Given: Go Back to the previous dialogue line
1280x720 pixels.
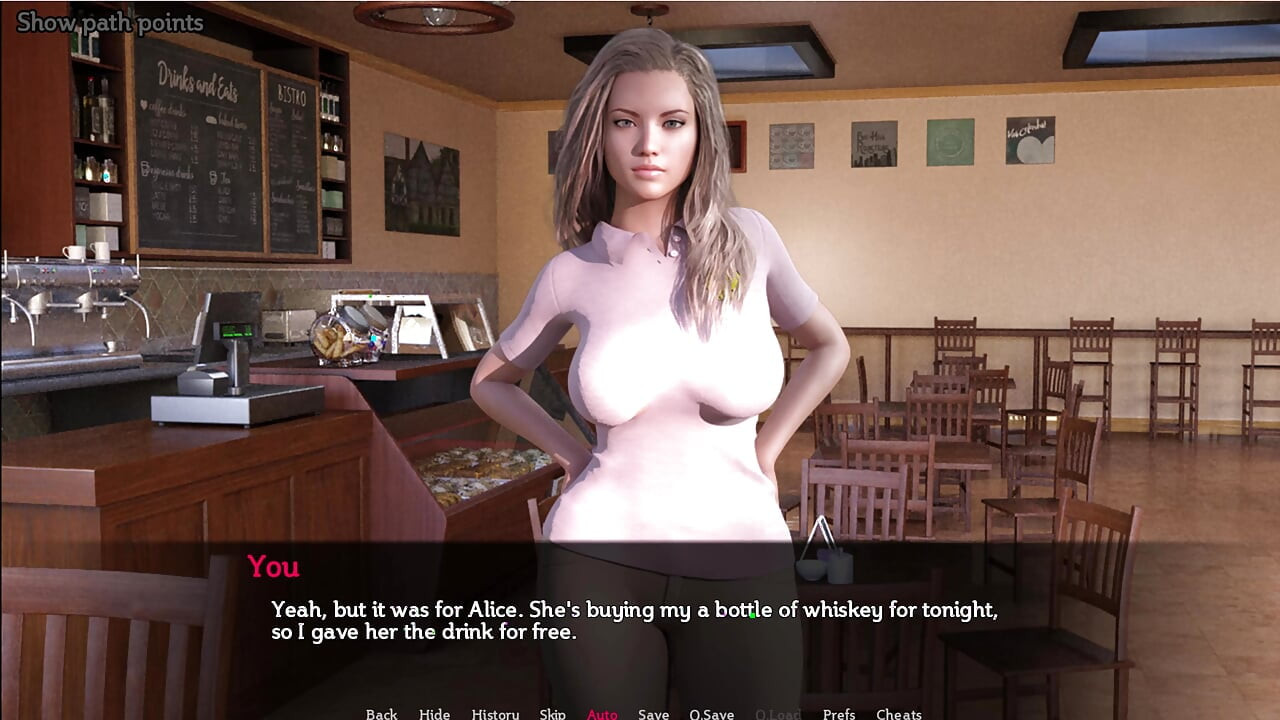Looking at the screenshot, I should pyautogui.click(x=381, y=713).
